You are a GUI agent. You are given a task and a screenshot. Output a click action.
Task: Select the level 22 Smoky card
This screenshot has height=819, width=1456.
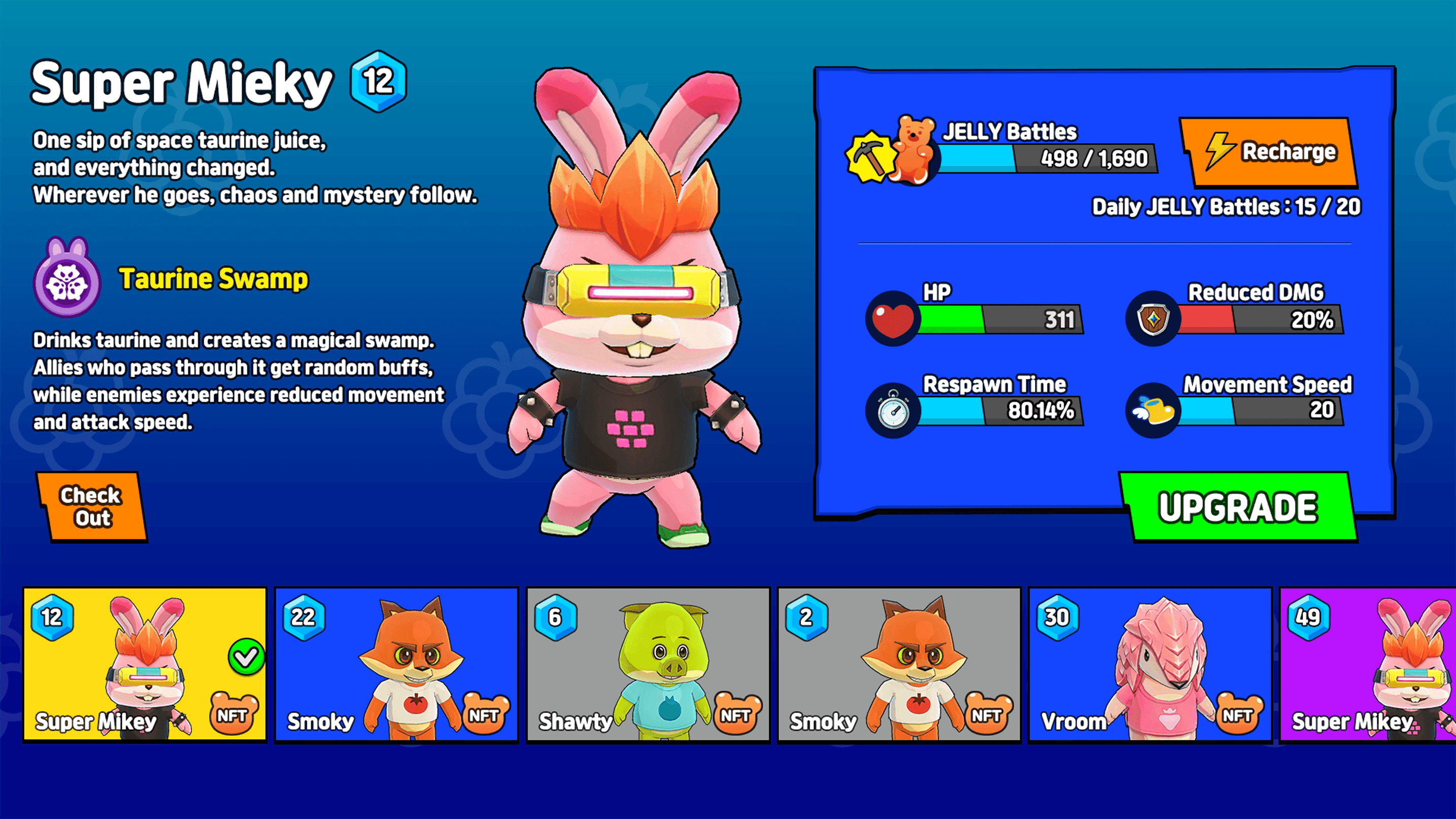pyautogui.click(x=396, y=664)
